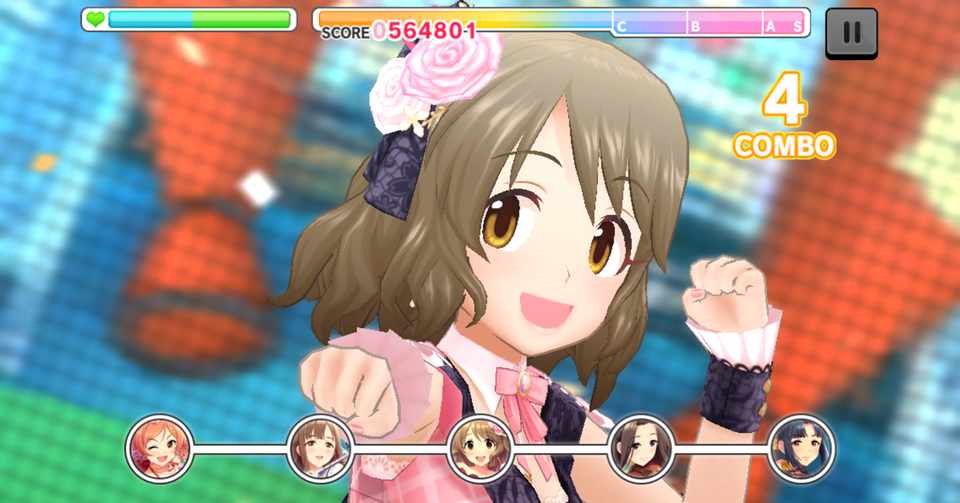Tap the idol circle with swept-back dark hair
The image size is (960, 503).
(641, 448)
